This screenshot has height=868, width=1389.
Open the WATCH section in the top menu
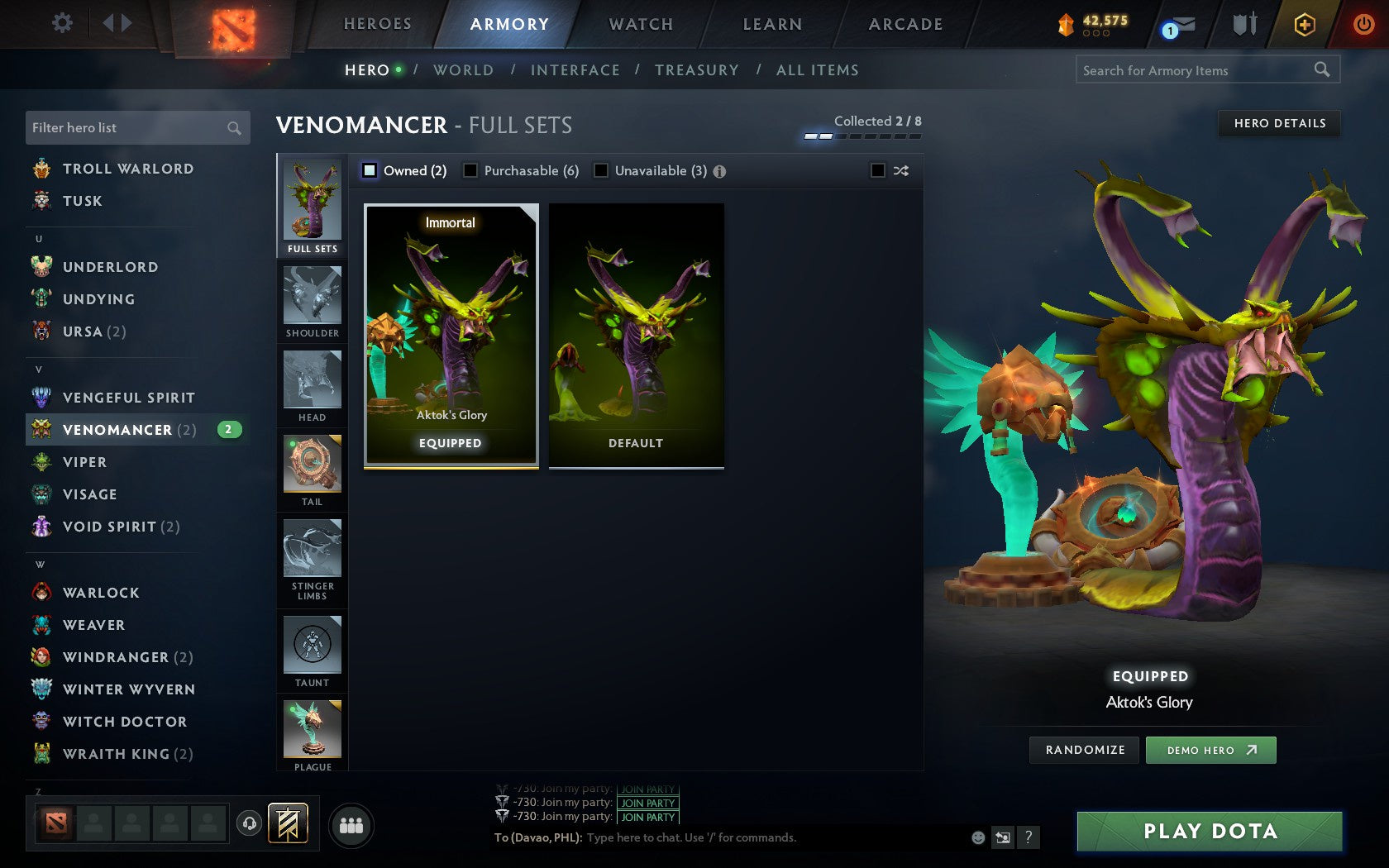click(640, 24)
